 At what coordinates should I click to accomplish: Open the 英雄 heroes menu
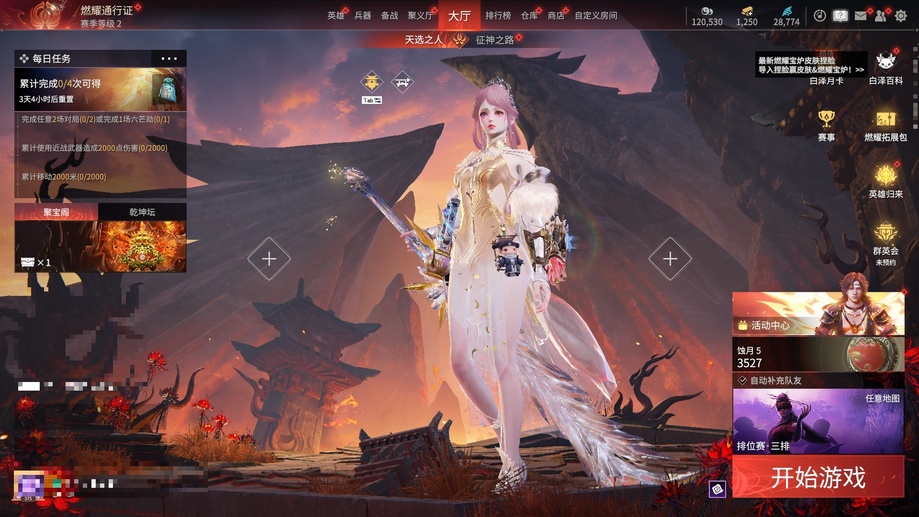335,16
